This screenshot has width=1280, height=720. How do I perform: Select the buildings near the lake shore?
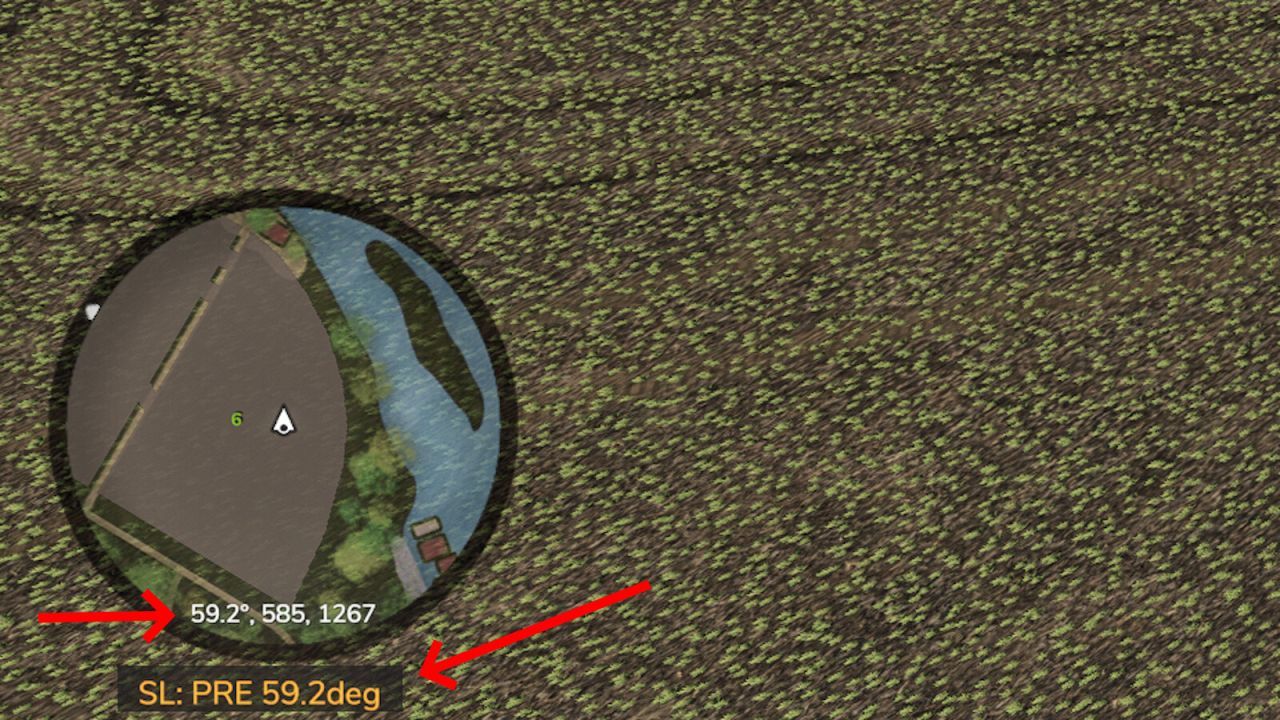(x=430, y=540)
